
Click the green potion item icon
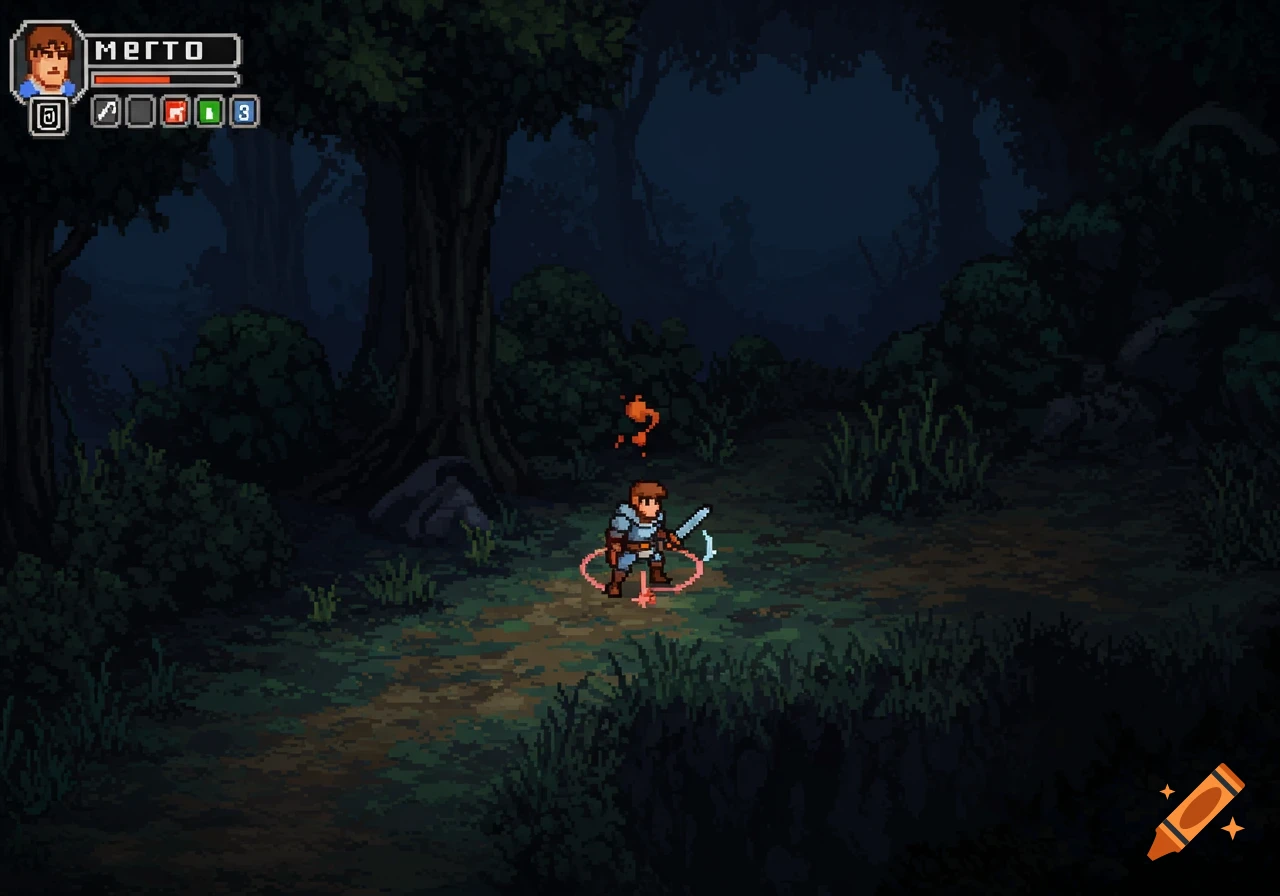[x=210, y=112]
